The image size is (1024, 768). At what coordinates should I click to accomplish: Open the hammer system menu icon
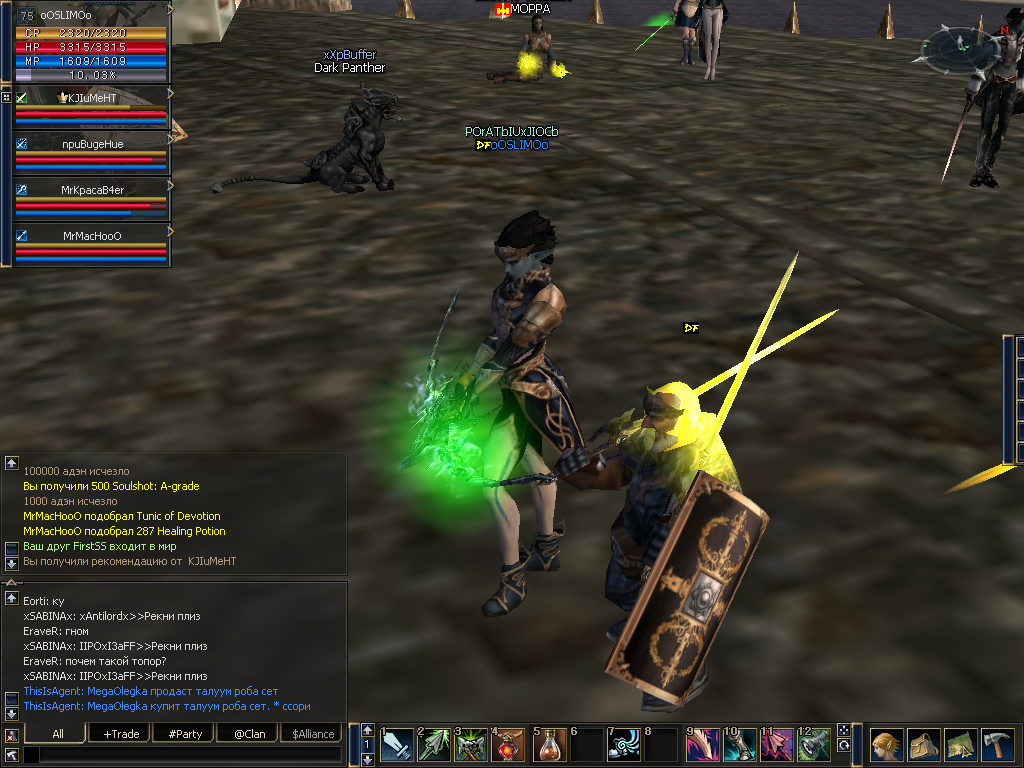click(997, 746)
